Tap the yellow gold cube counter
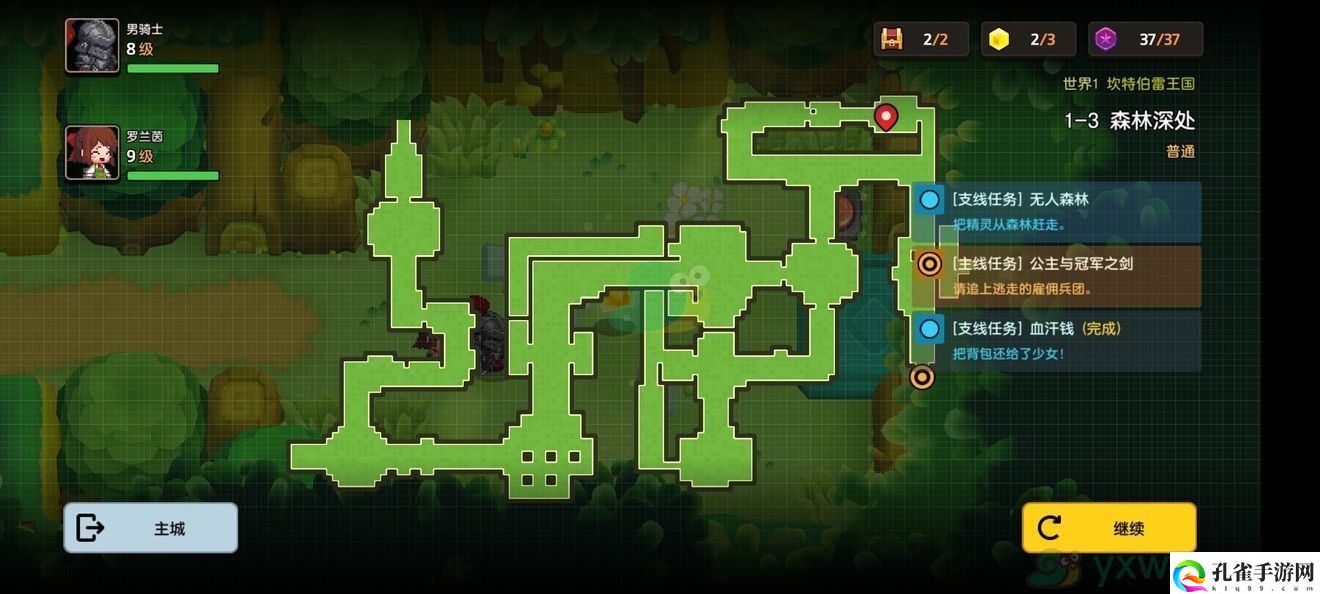This screenshot has width=1320, height=594. (x=997, y=40)
